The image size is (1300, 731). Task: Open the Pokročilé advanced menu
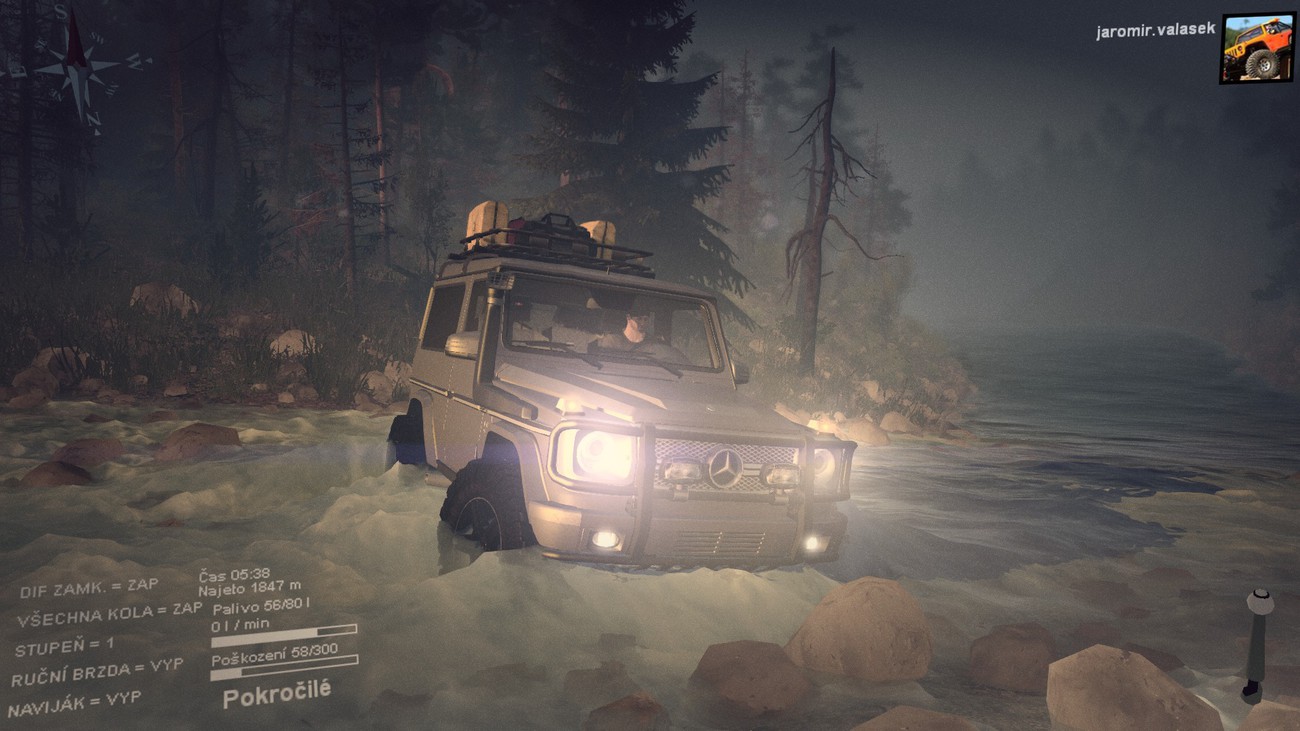(276, 692)
